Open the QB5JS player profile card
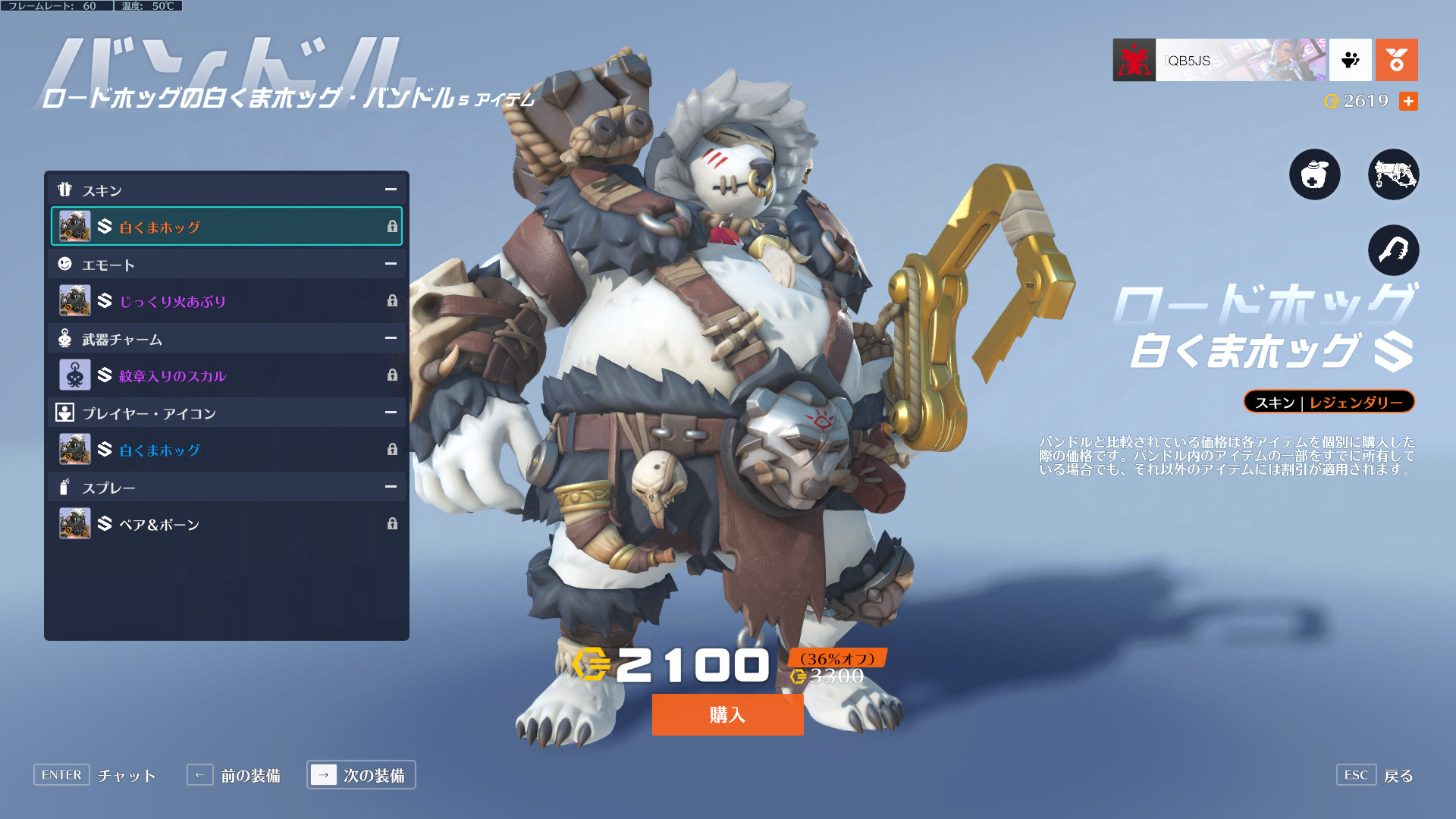Screen dimensions: 1456x819 (x=1219, y=60)
